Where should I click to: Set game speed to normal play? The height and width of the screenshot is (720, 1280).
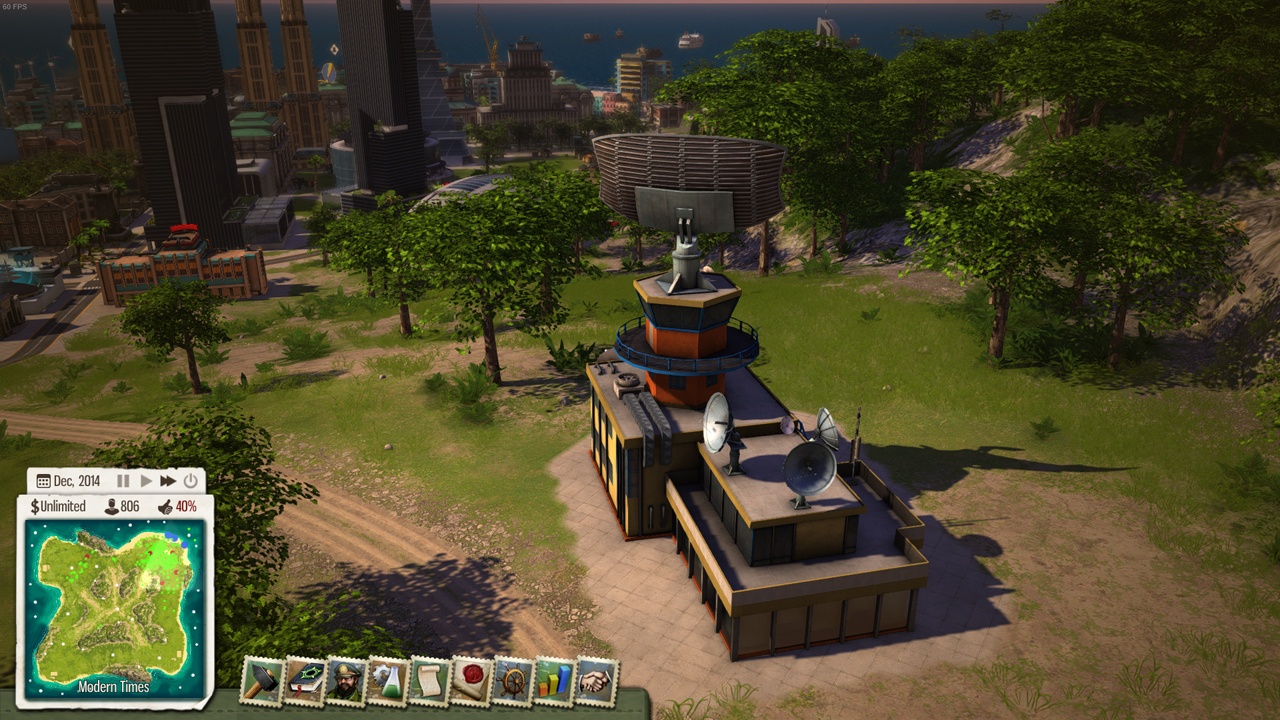(146, 481)
